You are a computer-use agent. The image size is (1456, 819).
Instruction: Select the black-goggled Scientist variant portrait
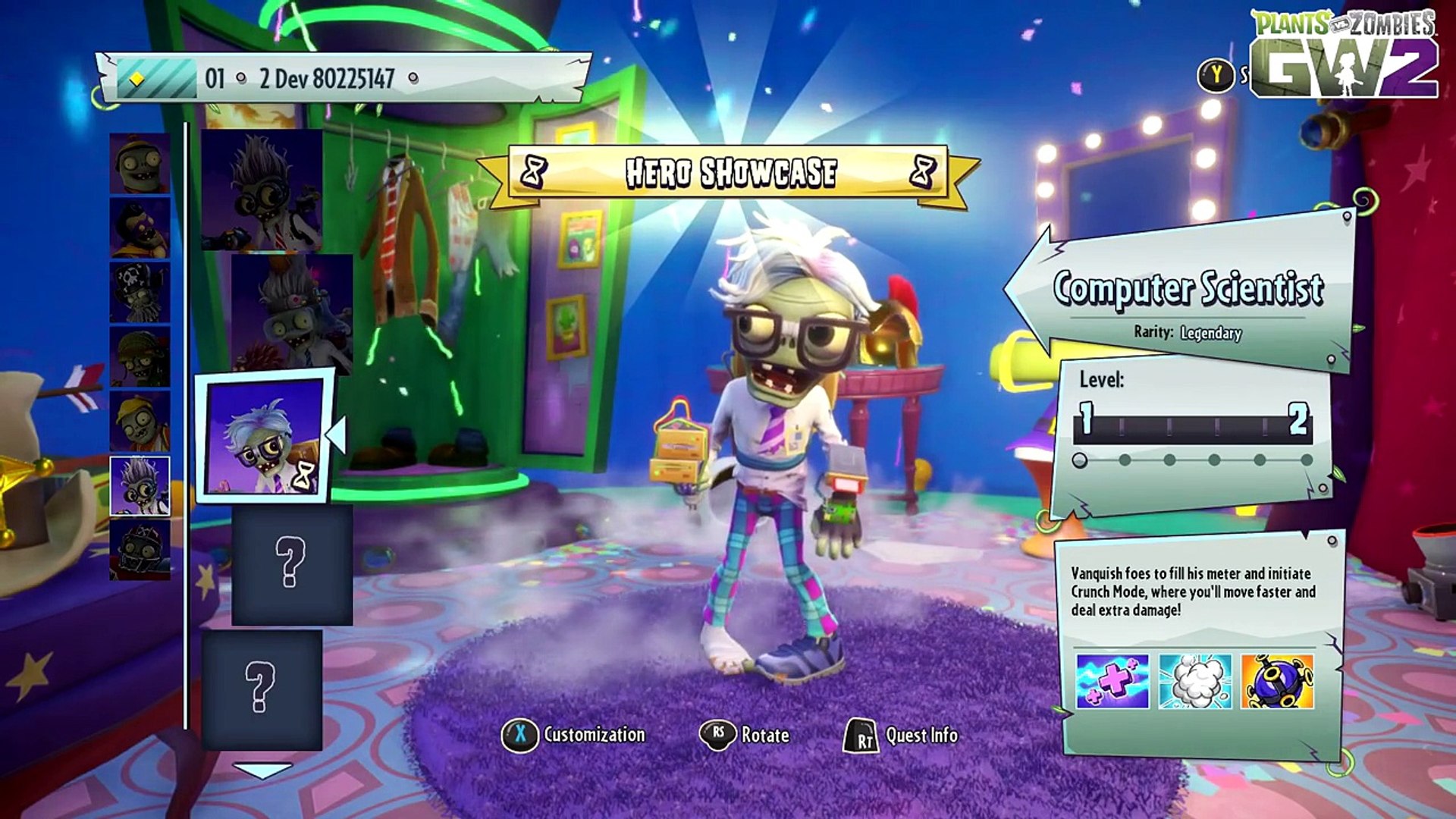pyautogui.click(x=262, y=190)
